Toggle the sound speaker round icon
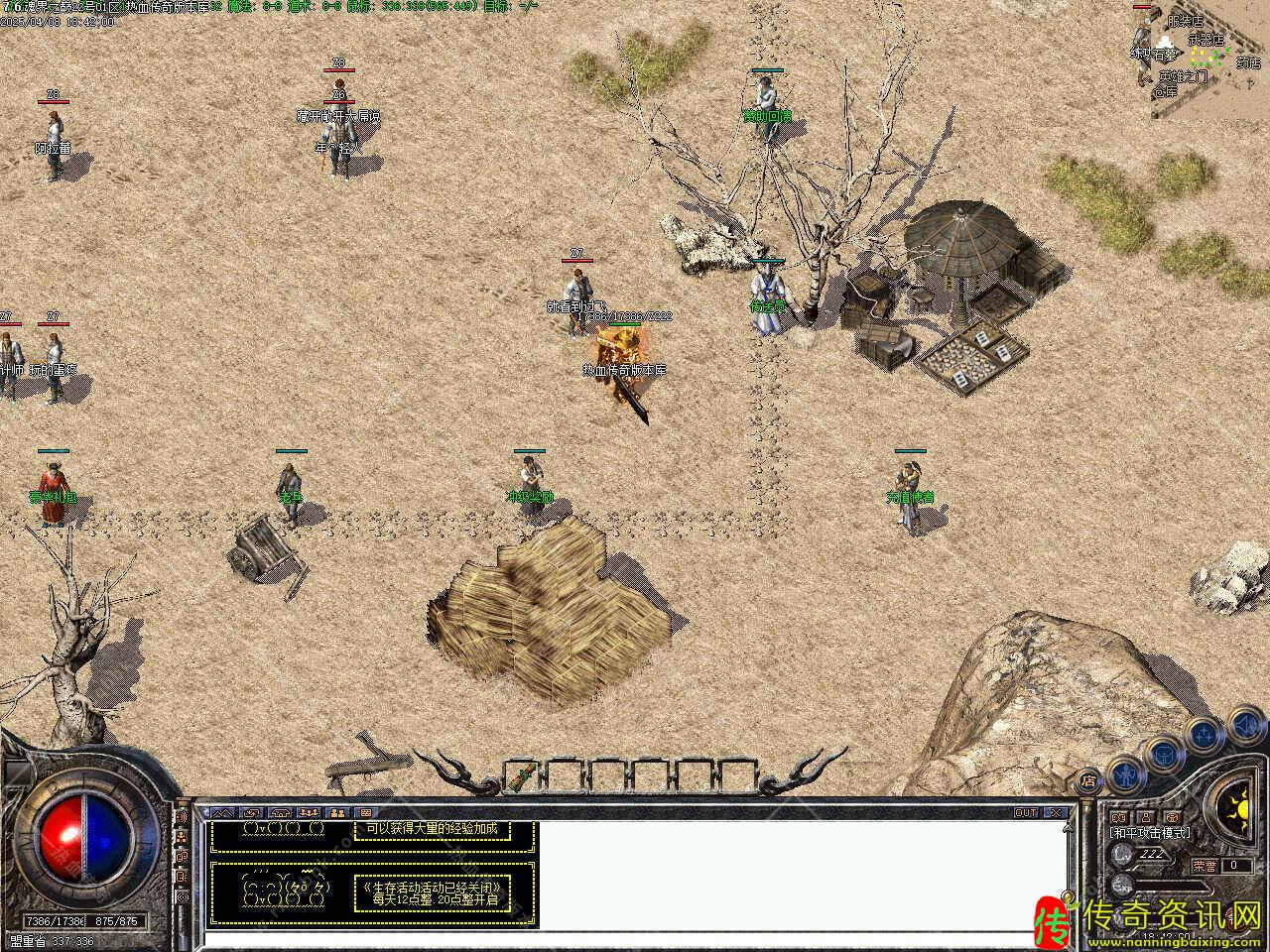The image size is (1270, 952). [1245, 727]
